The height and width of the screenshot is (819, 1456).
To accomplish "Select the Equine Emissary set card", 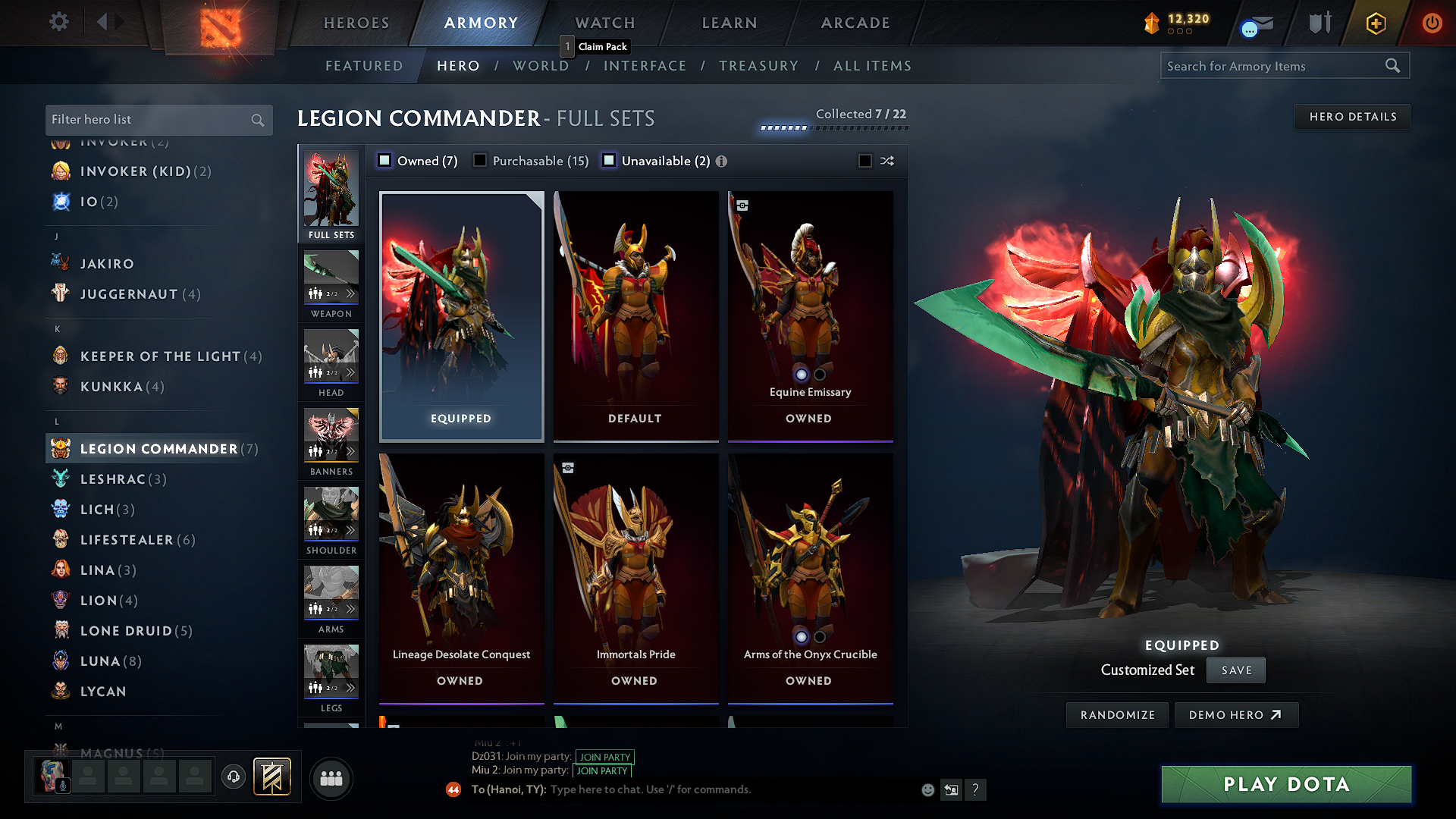I will pyautogui.click(x=810, y=315).
